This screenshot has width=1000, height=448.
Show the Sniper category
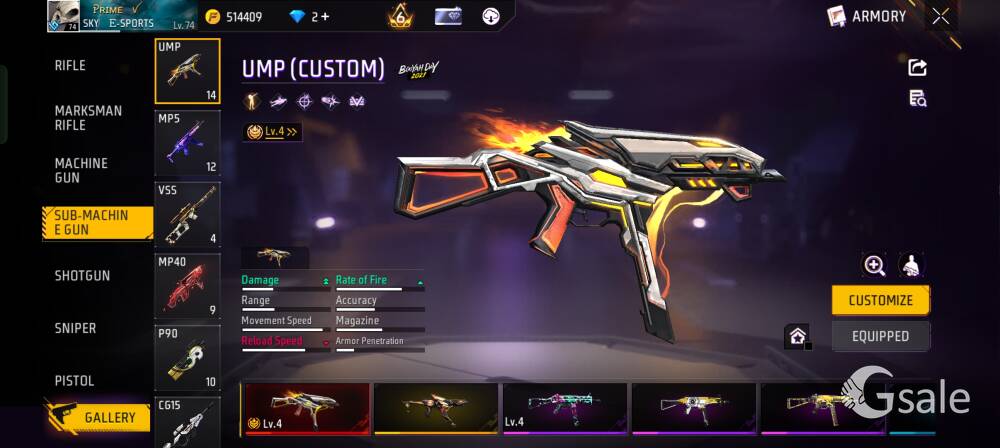tap(75, 329)
